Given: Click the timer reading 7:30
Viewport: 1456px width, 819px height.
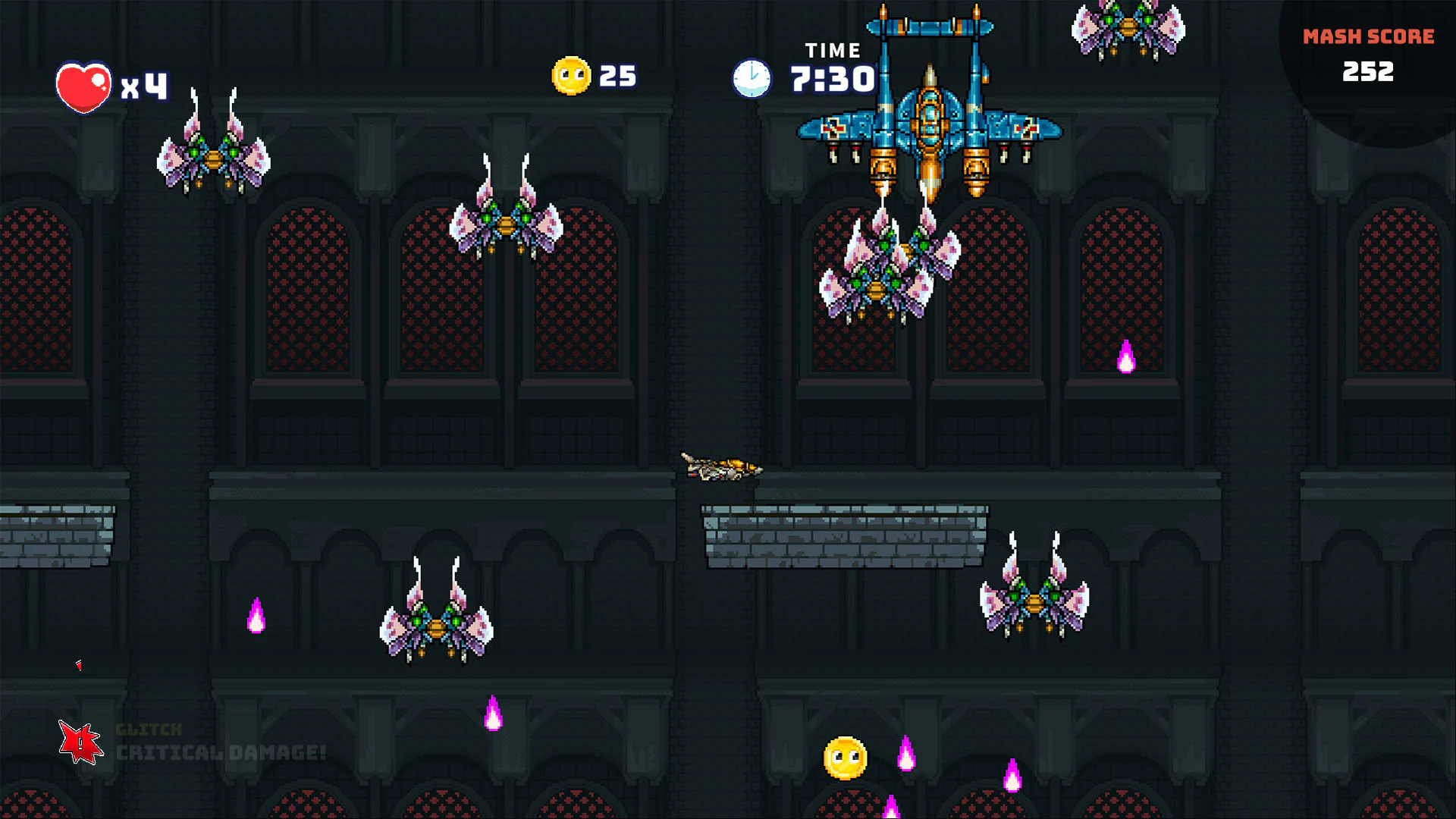Looking at the screenshot, I should pos(832,78).
